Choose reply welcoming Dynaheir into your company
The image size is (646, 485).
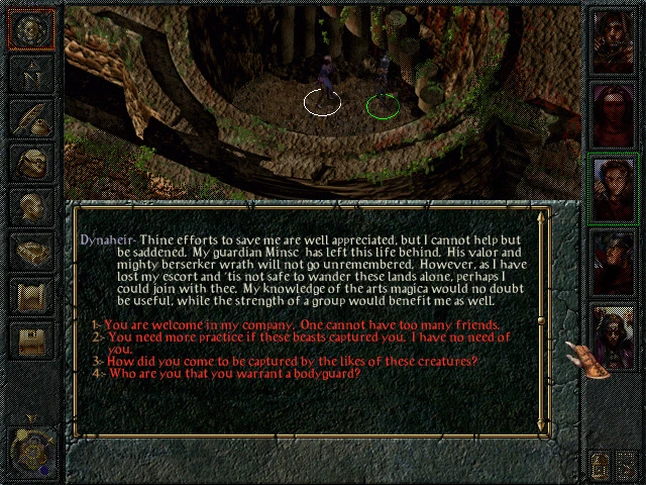click(x=300, y=325)
